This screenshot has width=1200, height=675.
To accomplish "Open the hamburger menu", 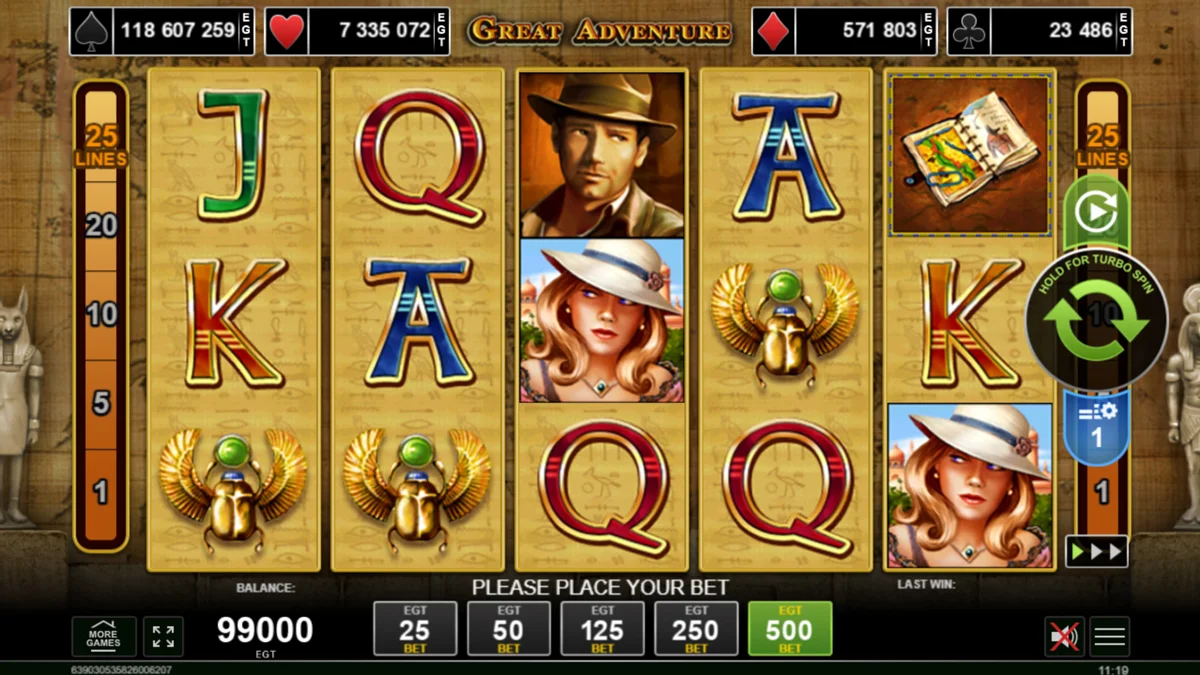I will [1110, 636].
